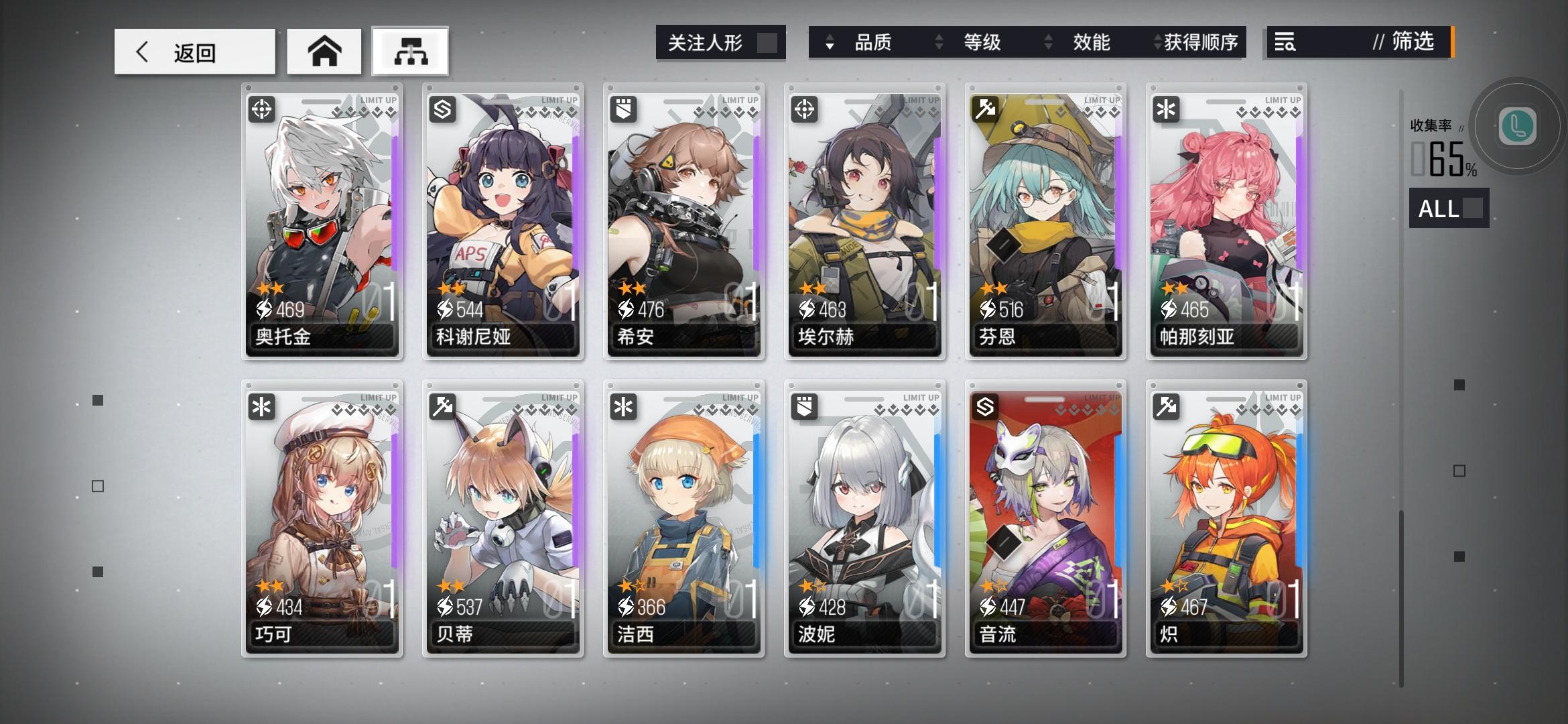1568x724 pixels.
Task: Select the character card of 贝蒂
Action: [503, 516]
